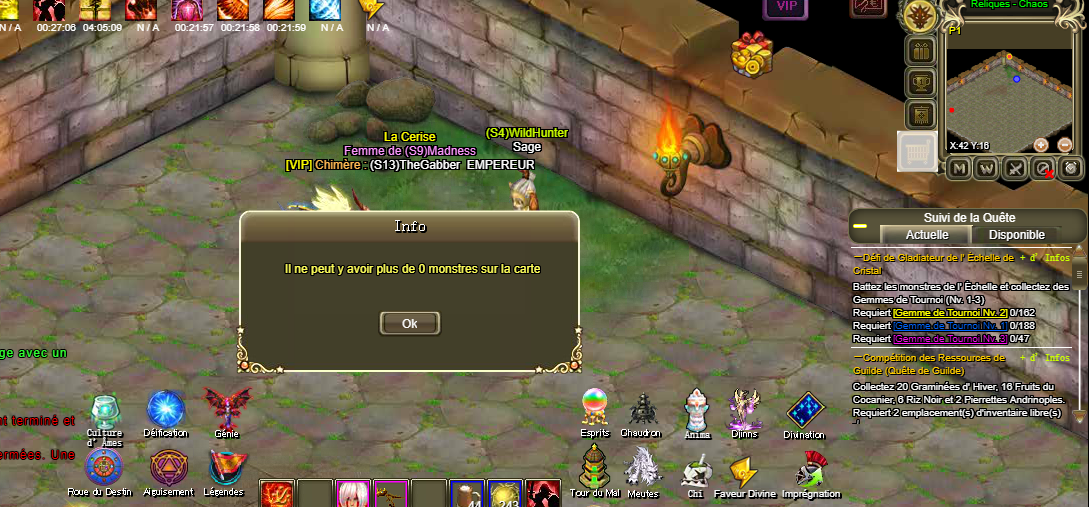Click the M button under the minimap
1089x507 pixels.
pyautogui.click(x=959, y=168)
